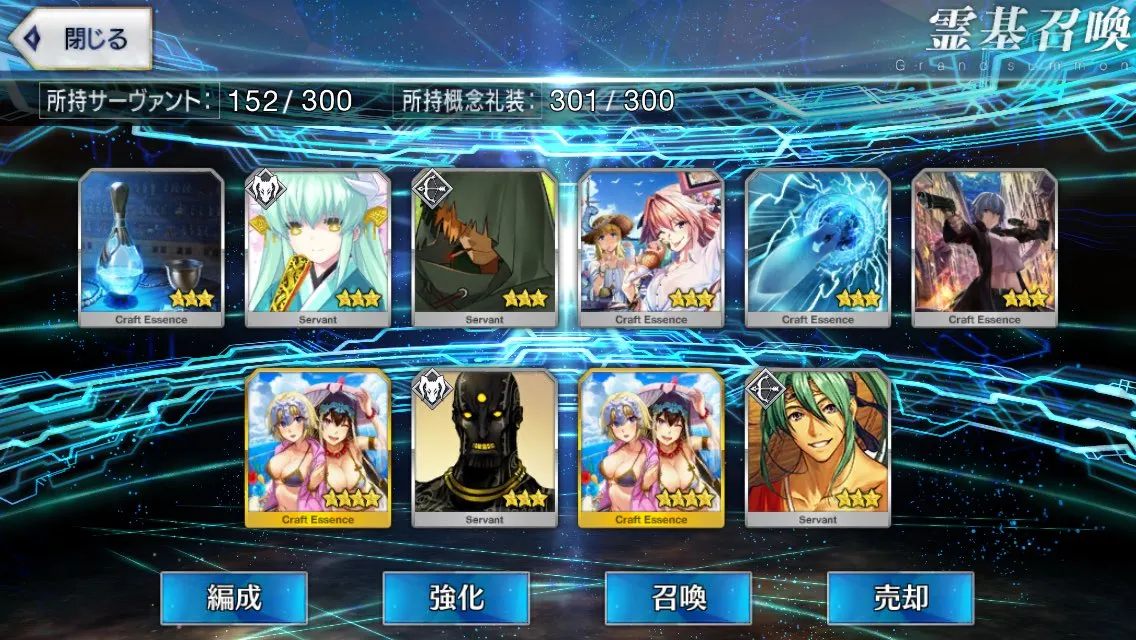Inspect the blue lightning orb Craft Essence
The height and width of the screenshot is (640, 1136).
tap(818, 248)
